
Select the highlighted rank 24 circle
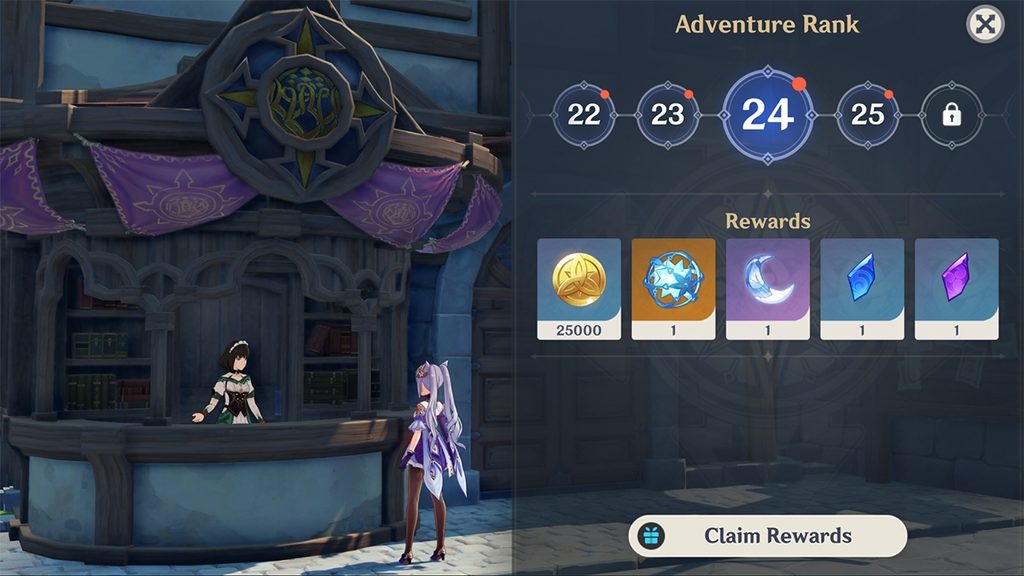click(767, 114)
